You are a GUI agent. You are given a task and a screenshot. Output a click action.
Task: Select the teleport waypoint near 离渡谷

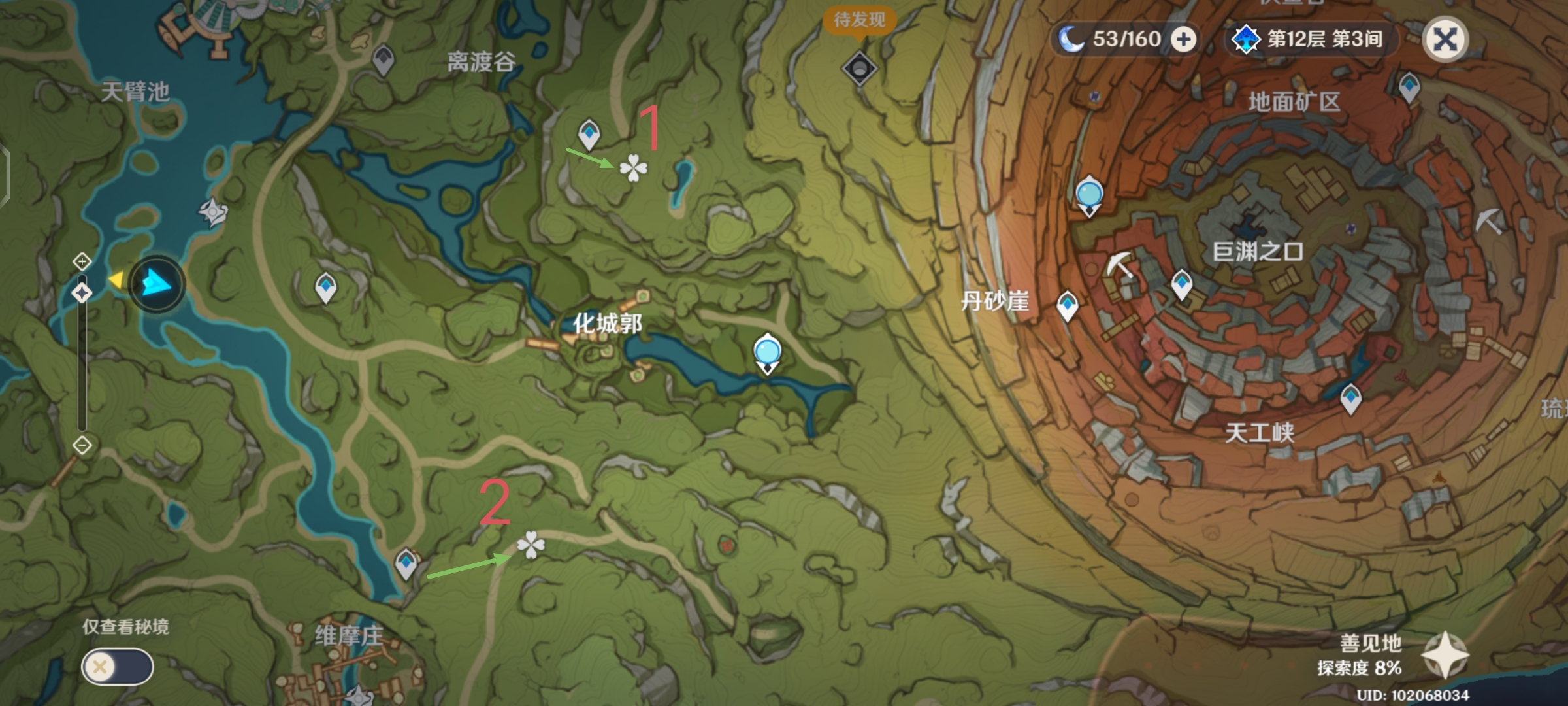click(587, 134)
